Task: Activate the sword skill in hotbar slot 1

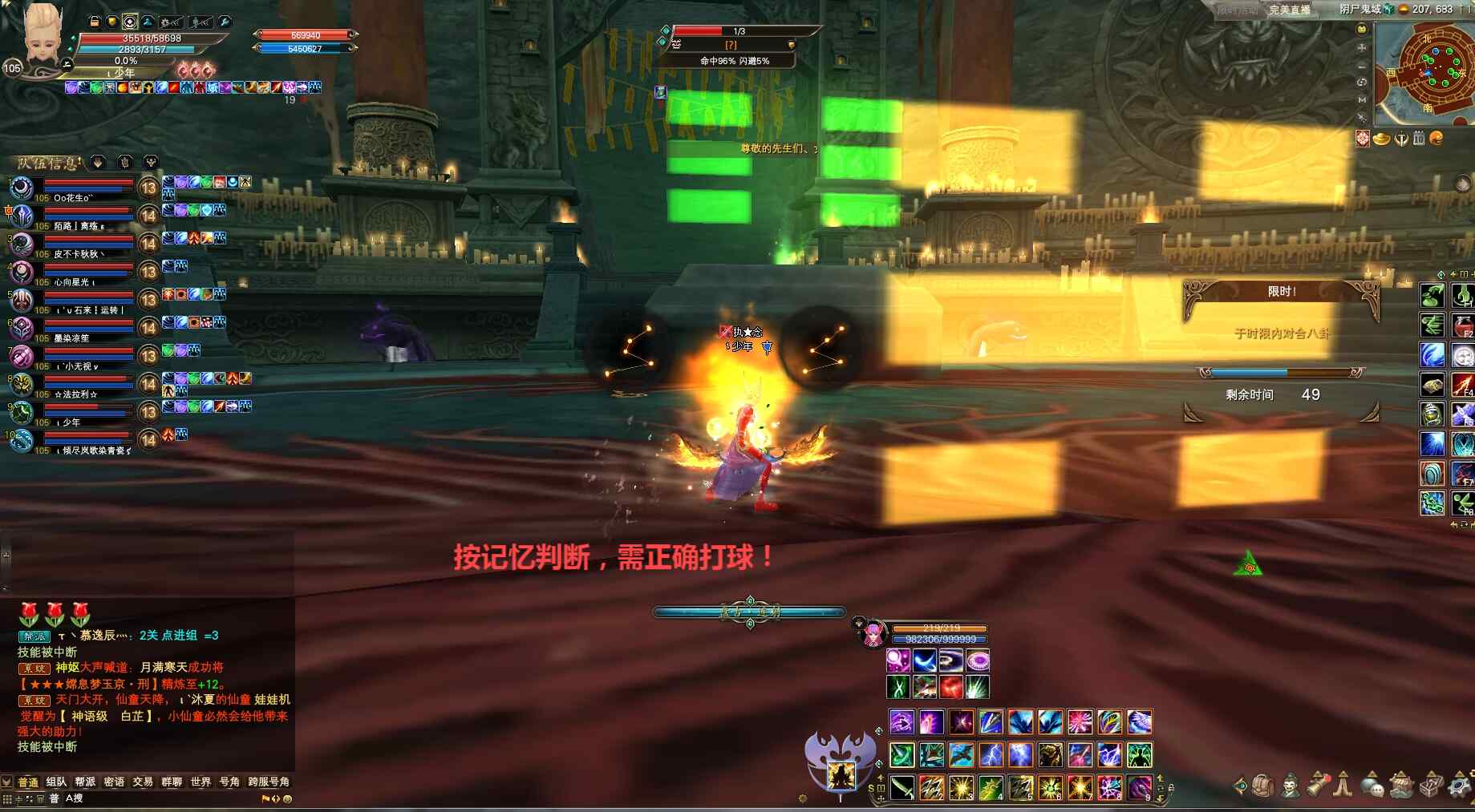Action: point(902,788)
